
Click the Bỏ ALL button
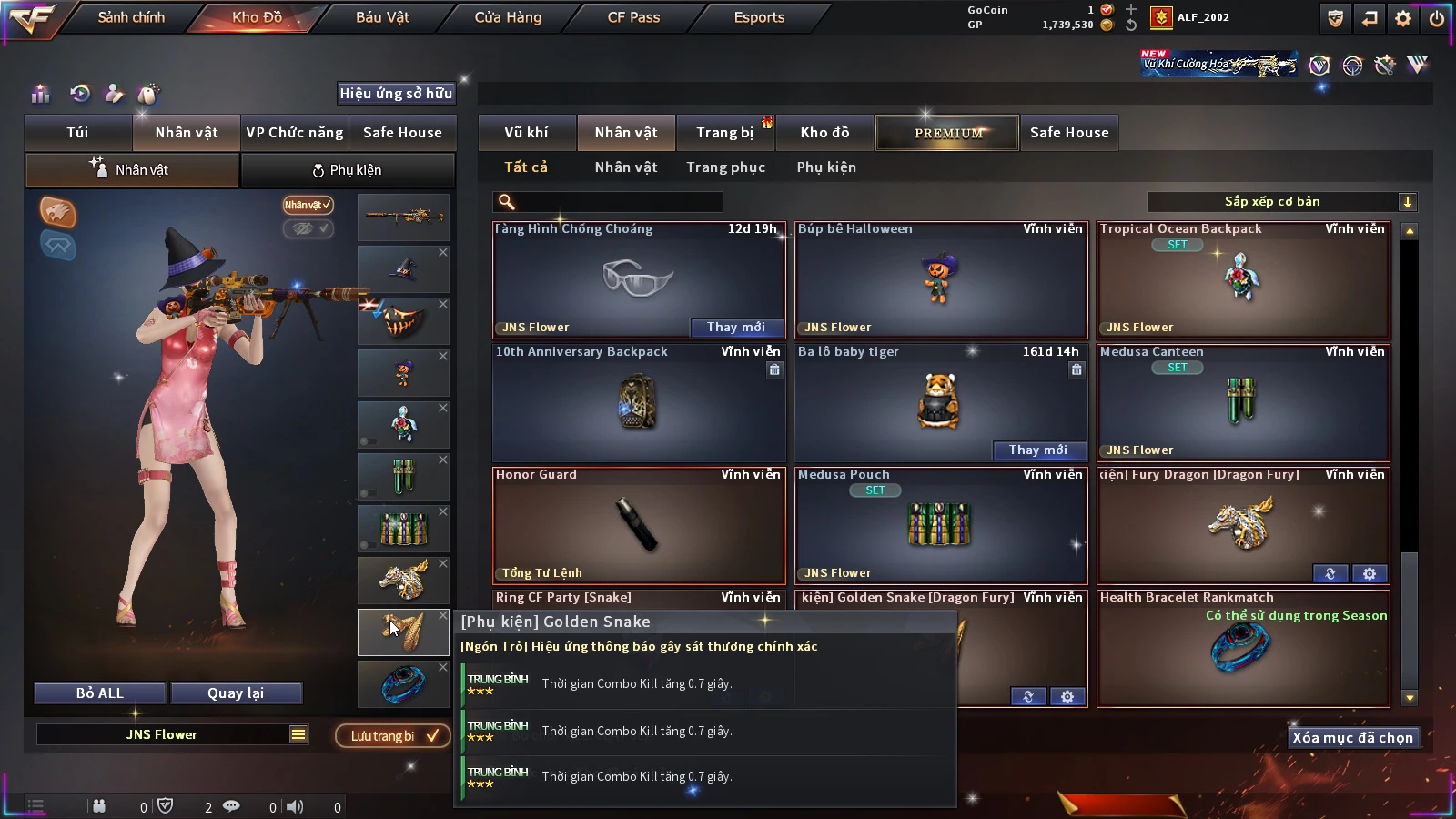tap(100, 693)
